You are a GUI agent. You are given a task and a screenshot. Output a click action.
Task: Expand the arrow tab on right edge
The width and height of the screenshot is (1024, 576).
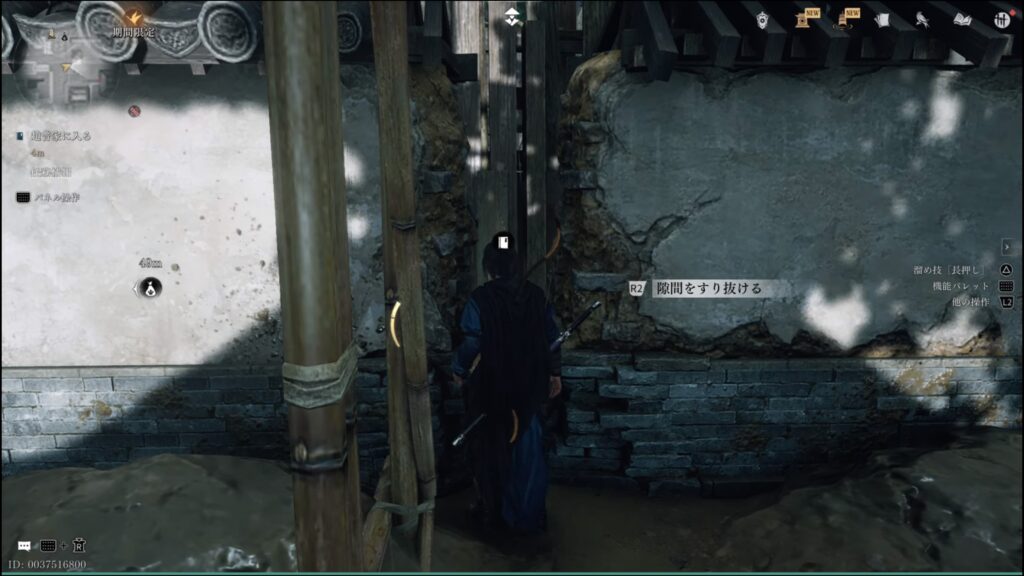tap(1008, 246)
